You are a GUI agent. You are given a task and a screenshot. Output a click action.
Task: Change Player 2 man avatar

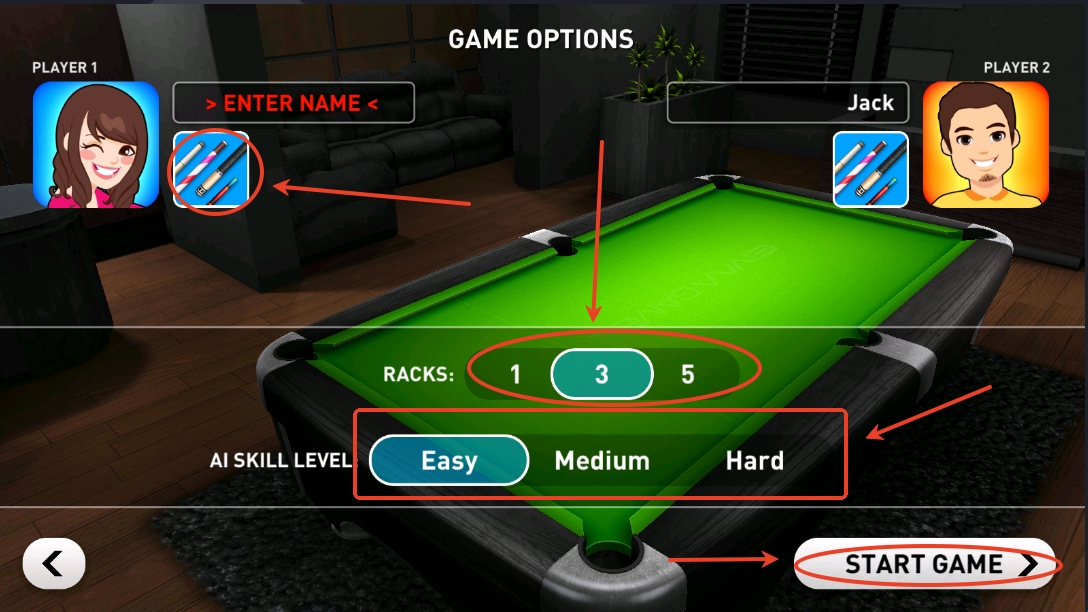coord(985,145)
